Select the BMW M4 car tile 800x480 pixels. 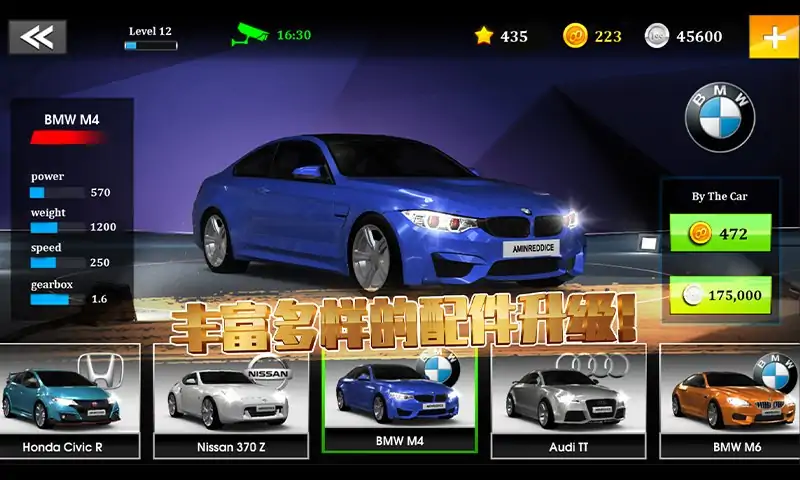pos(398,400)
